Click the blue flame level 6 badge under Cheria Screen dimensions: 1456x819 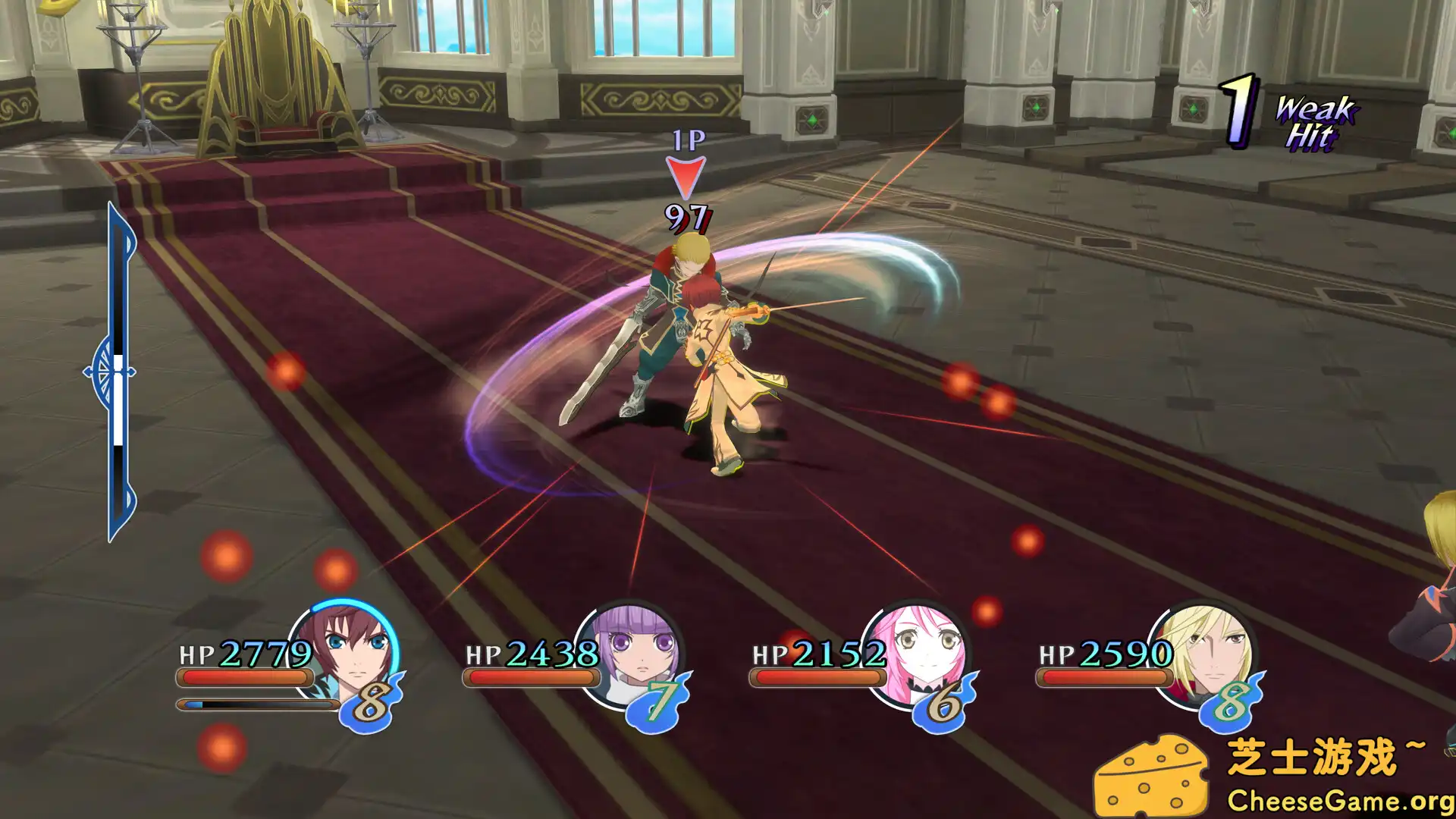942,707
